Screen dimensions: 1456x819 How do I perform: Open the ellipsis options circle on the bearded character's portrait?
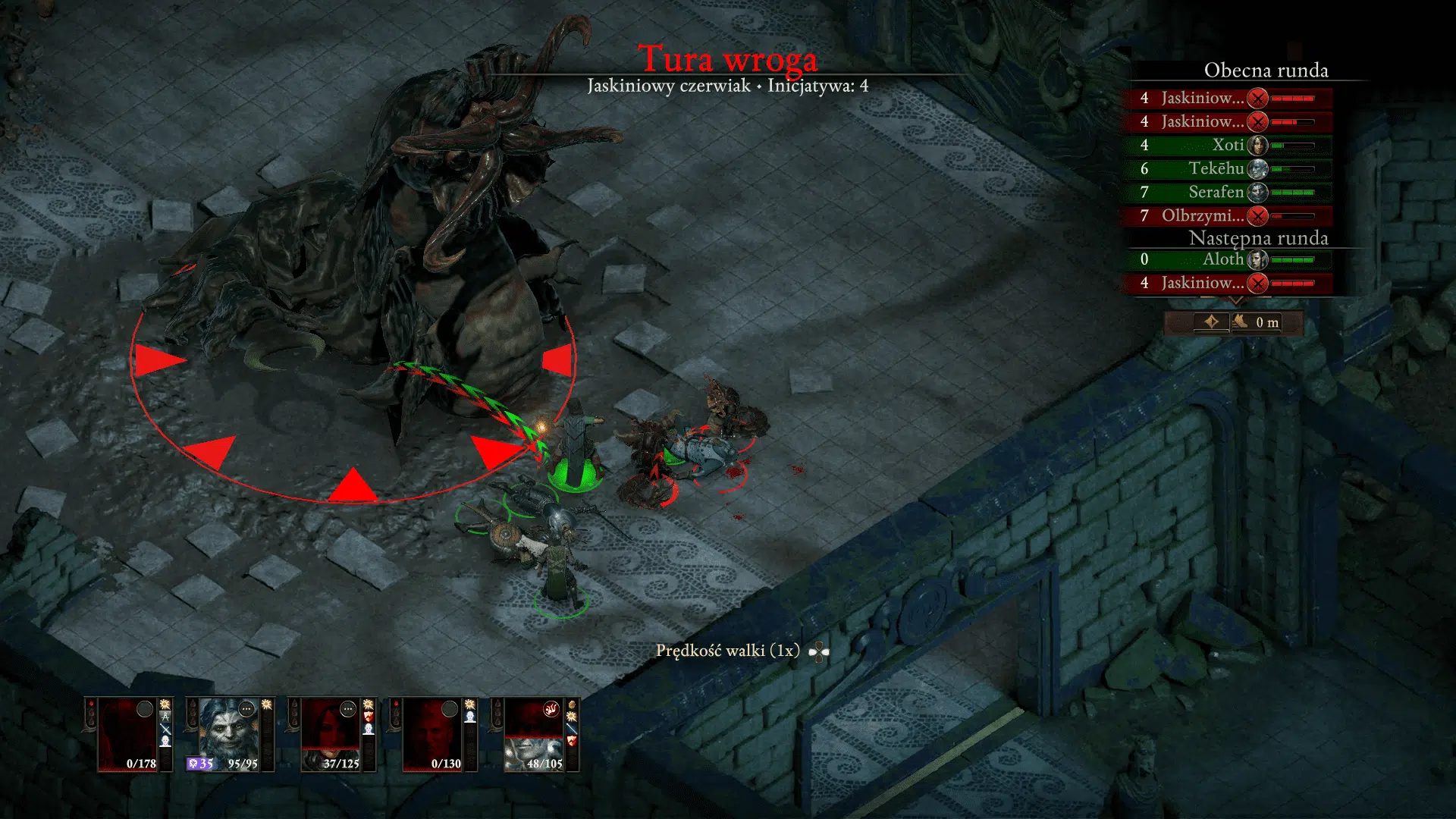click(x=245, y=708)
